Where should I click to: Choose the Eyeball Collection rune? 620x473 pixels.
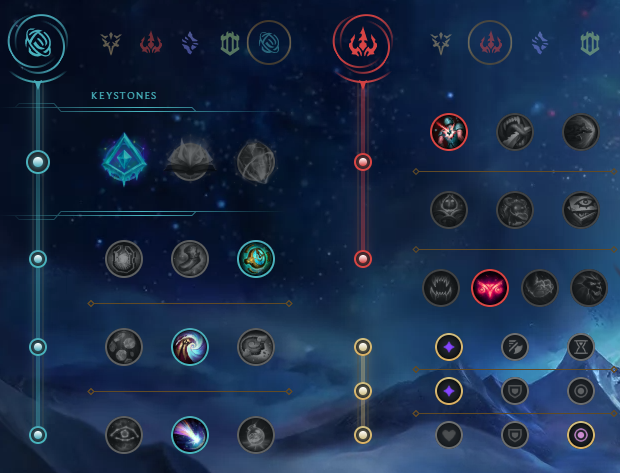point(581,209)
